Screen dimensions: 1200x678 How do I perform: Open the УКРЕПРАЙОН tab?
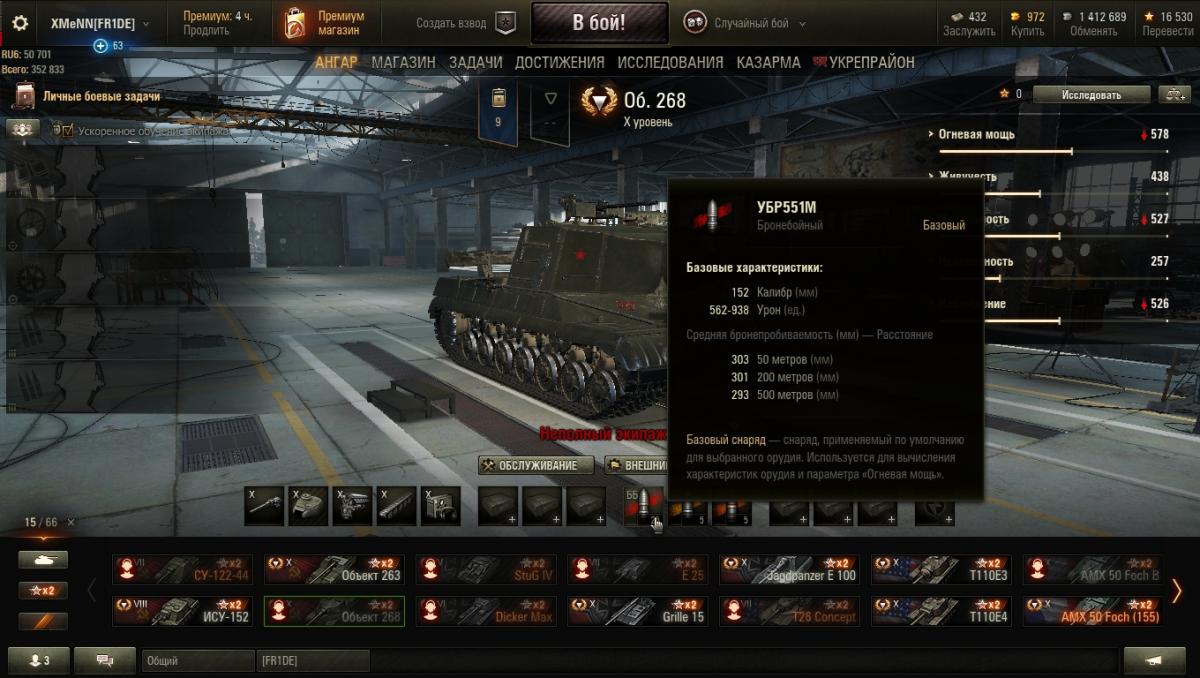[867, 62]
